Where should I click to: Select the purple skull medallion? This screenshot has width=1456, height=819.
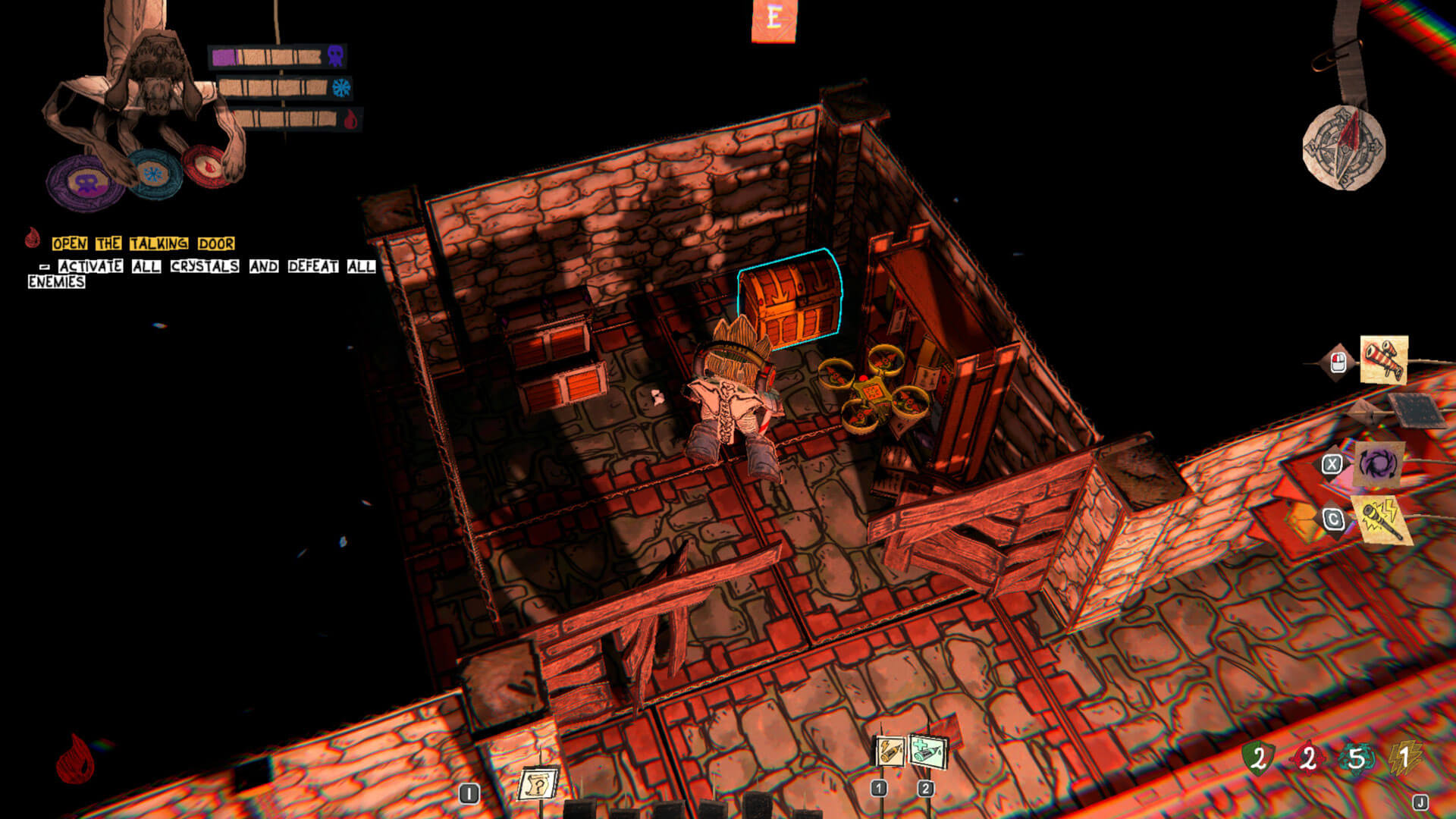click(86, 182)
